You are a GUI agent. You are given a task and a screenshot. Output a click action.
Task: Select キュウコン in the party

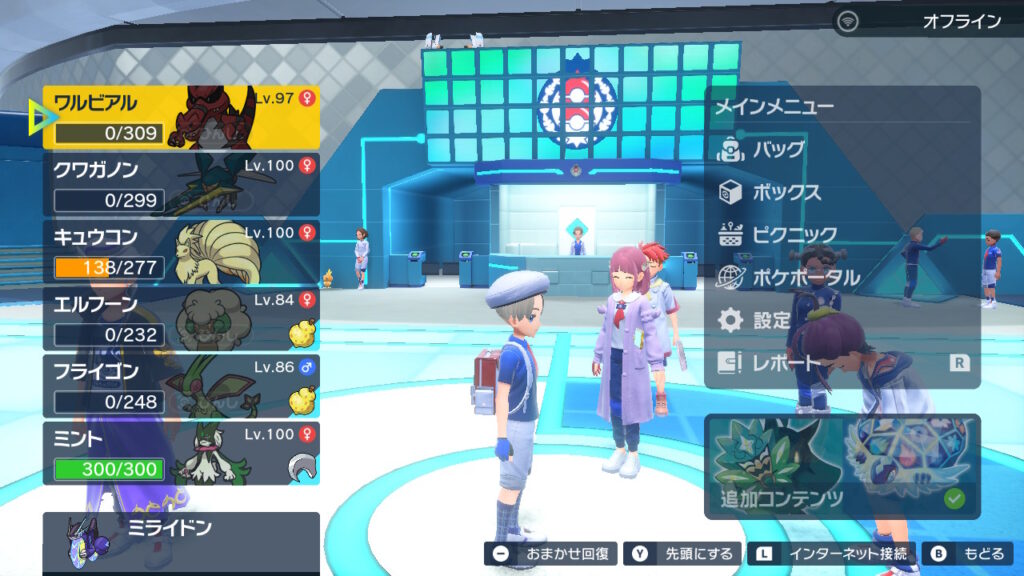[x=180, y=251]
